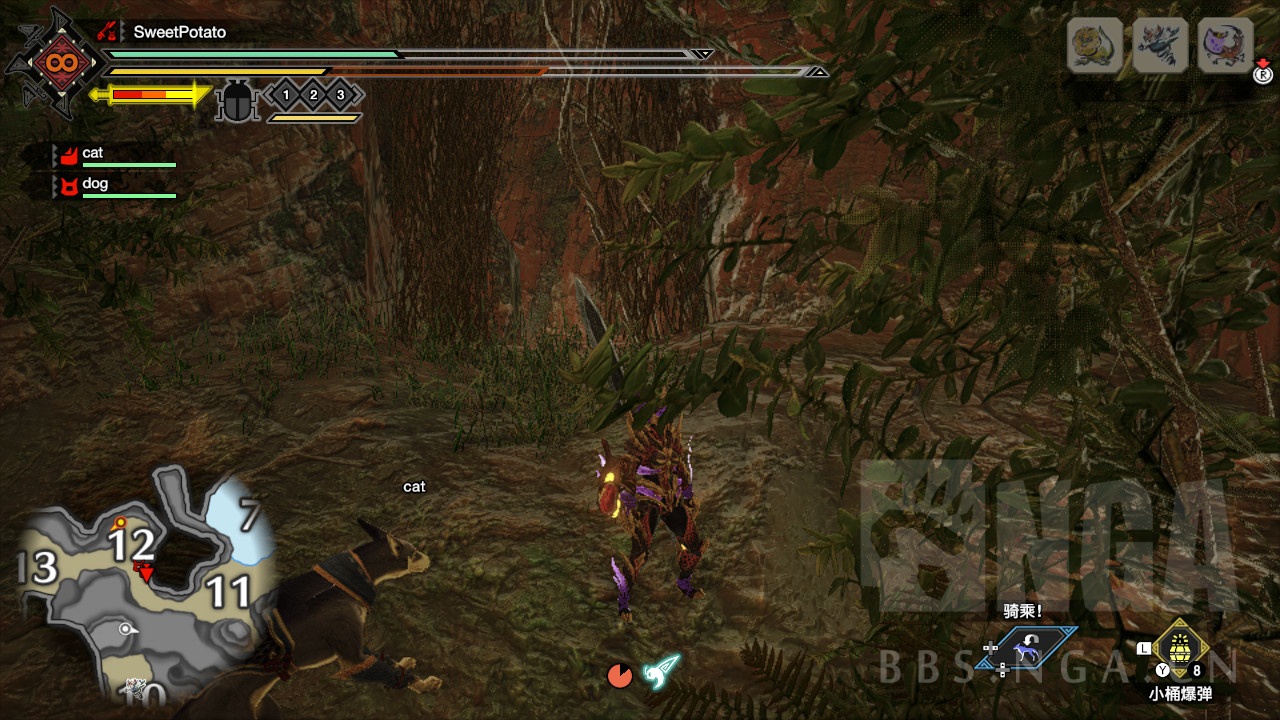Select the blue winged monster icon

pos(1159,45)
